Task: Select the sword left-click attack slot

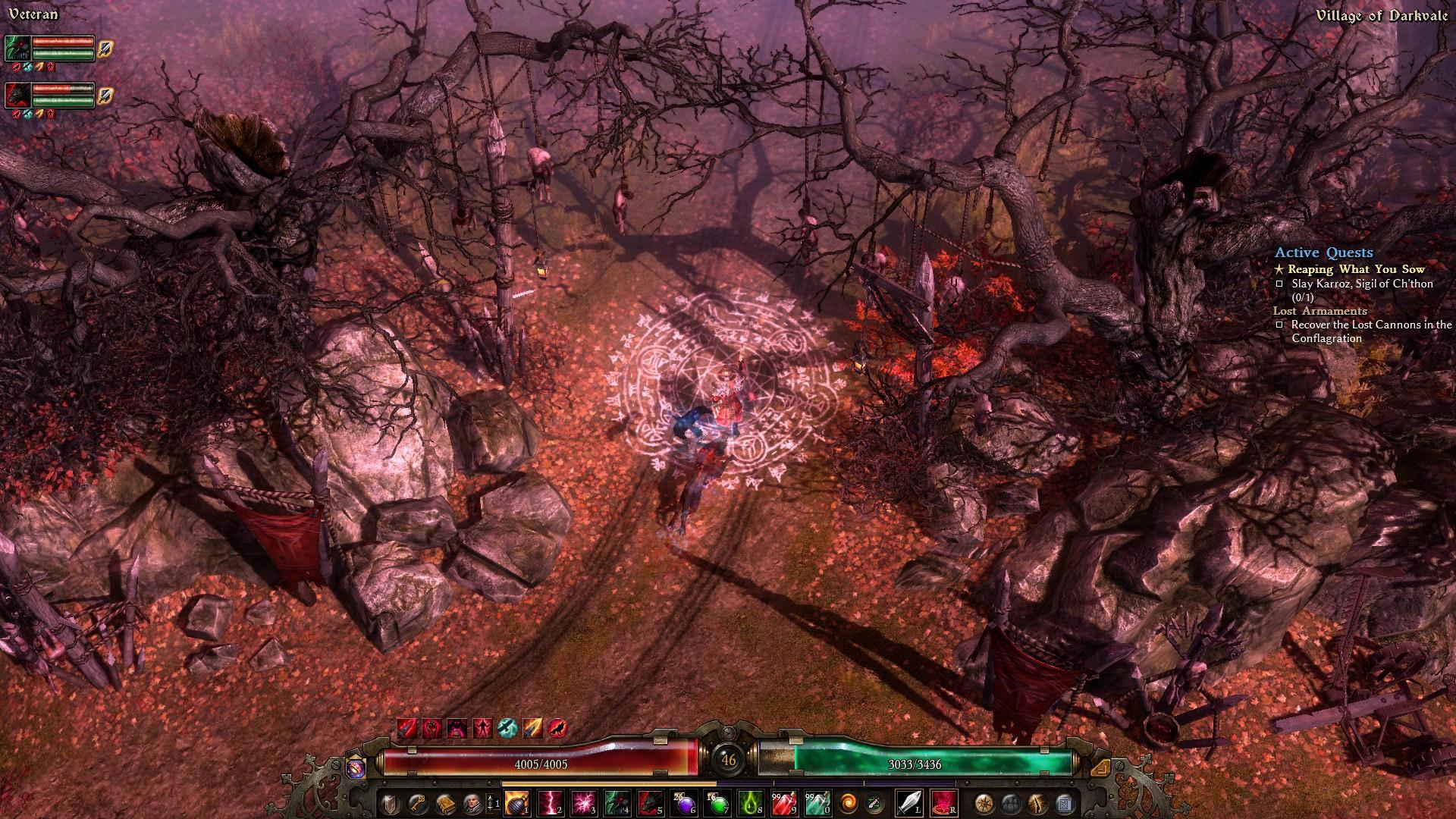Action: [909, 802]
